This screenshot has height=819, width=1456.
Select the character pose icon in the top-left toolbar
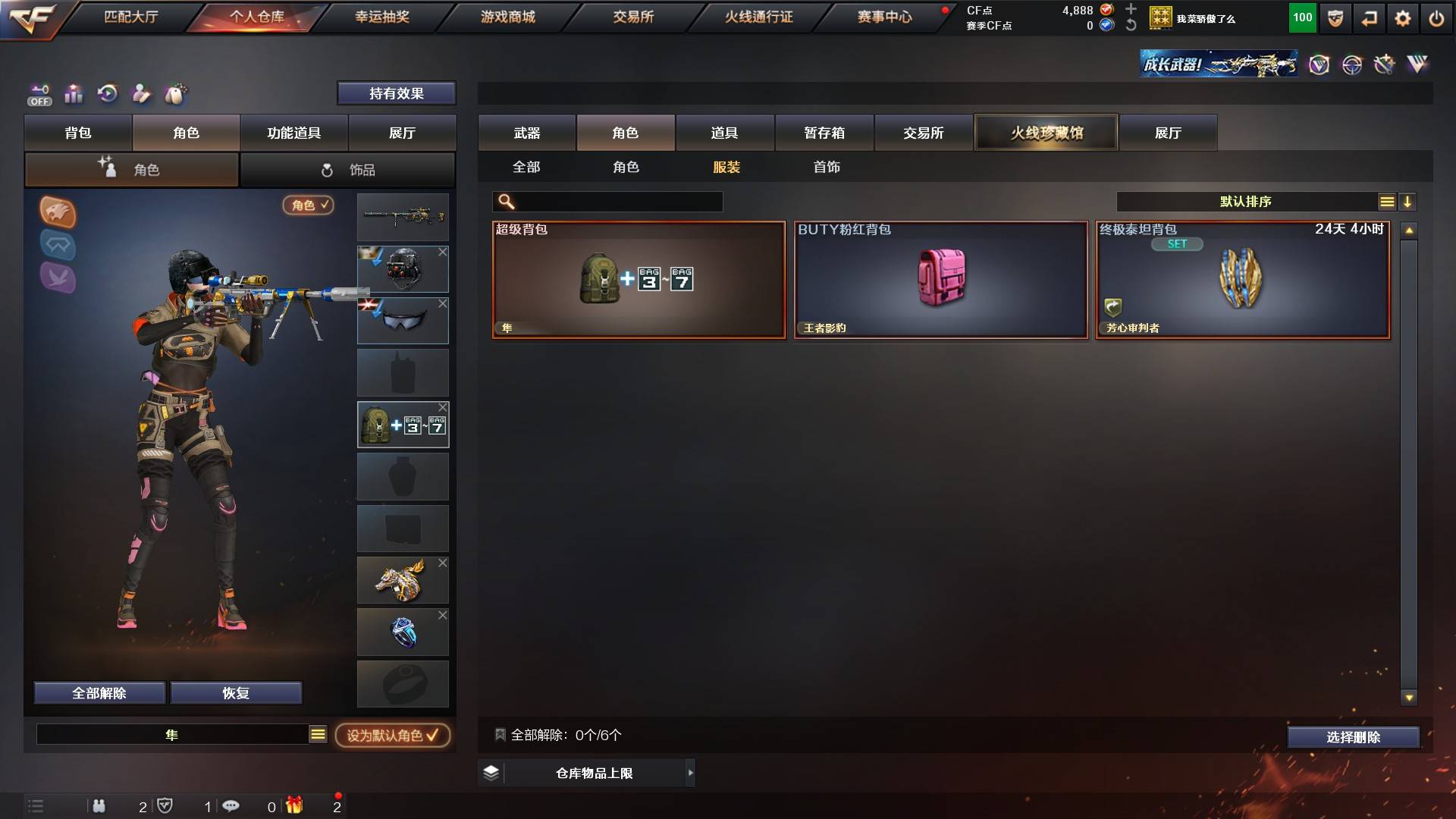click(142, 94)
